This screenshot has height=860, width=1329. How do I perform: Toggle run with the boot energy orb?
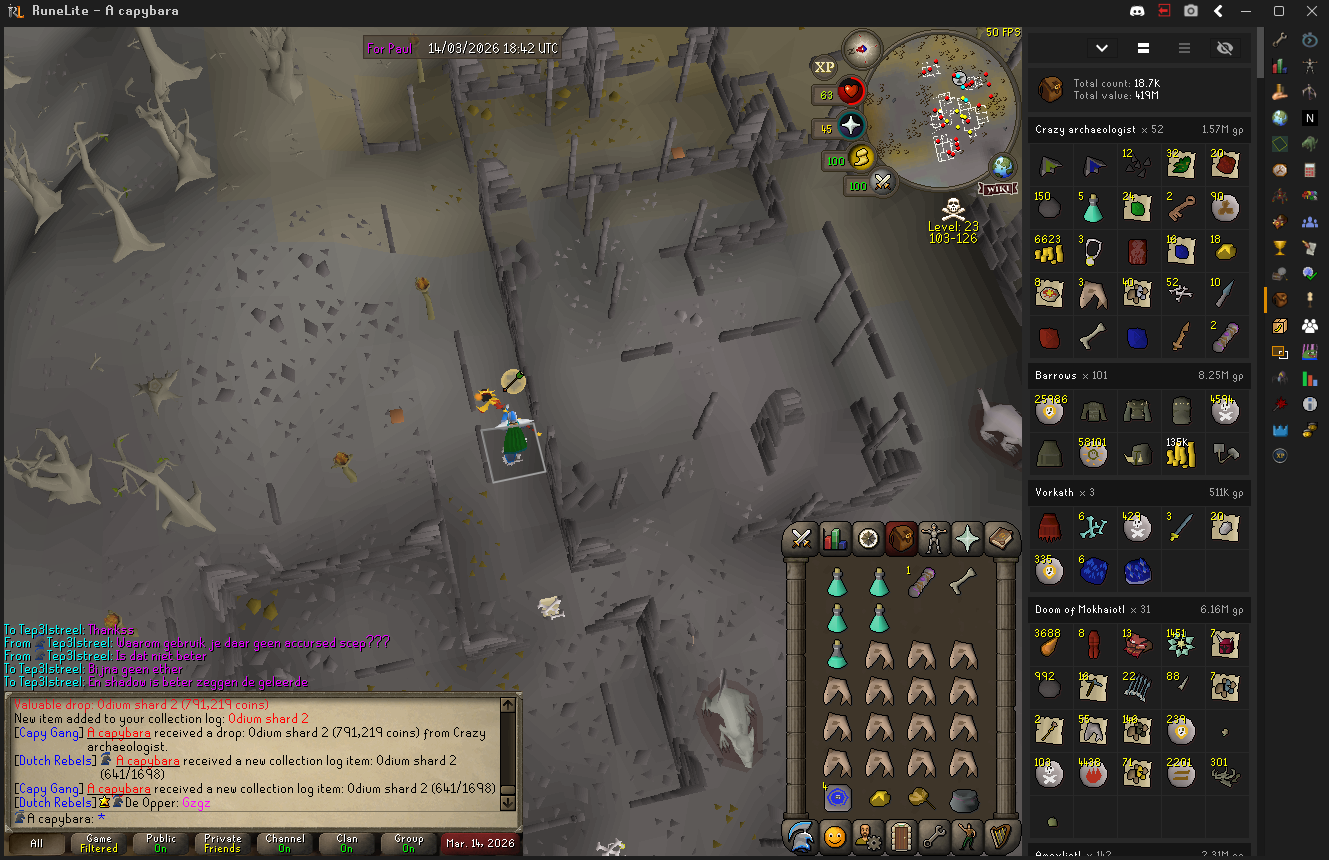pyautogui.click(x=861, y=158)
